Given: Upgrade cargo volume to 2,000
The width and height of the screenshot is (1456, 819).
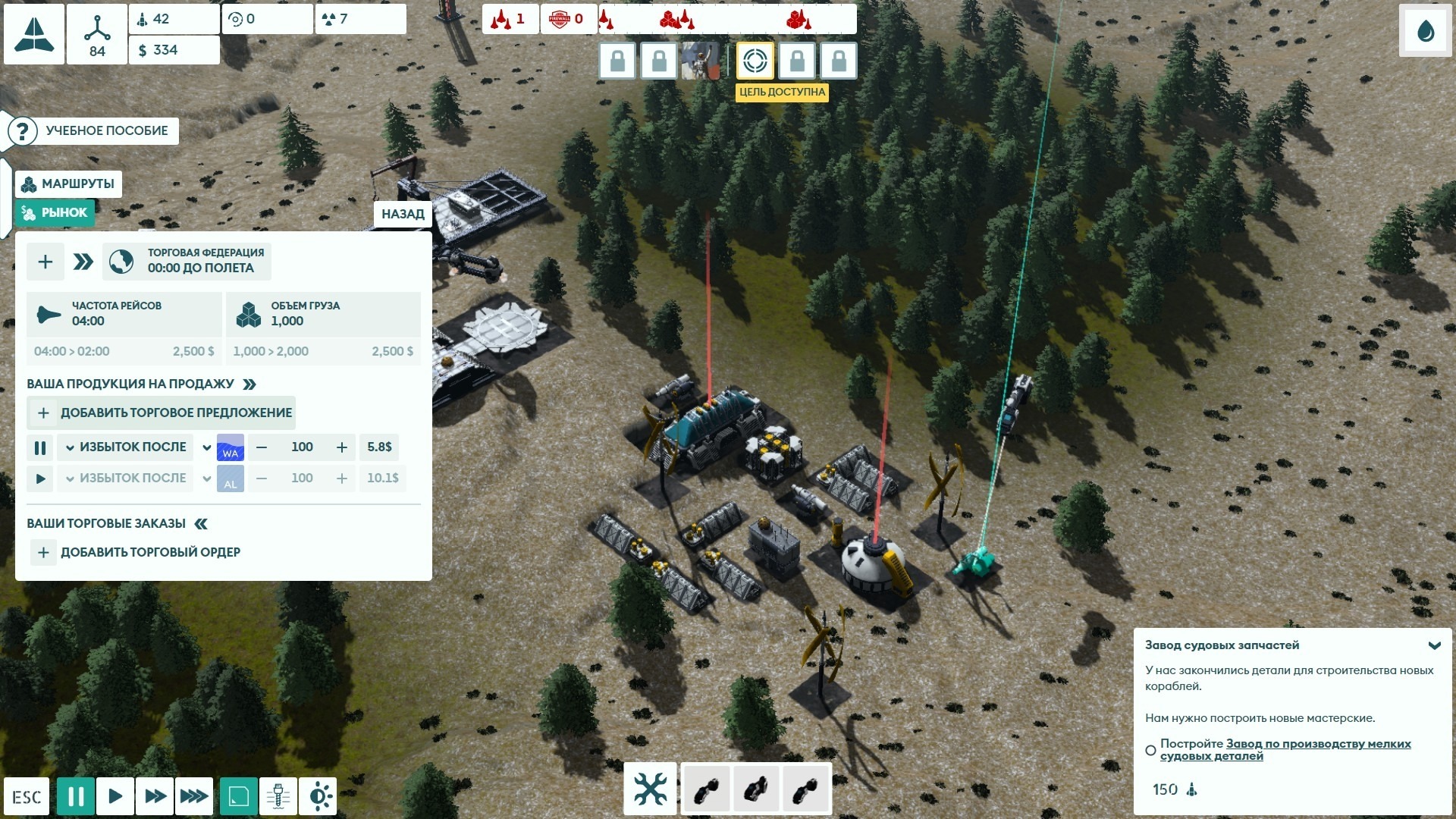Looking at the screenshot, I should [x=323, y=351].
